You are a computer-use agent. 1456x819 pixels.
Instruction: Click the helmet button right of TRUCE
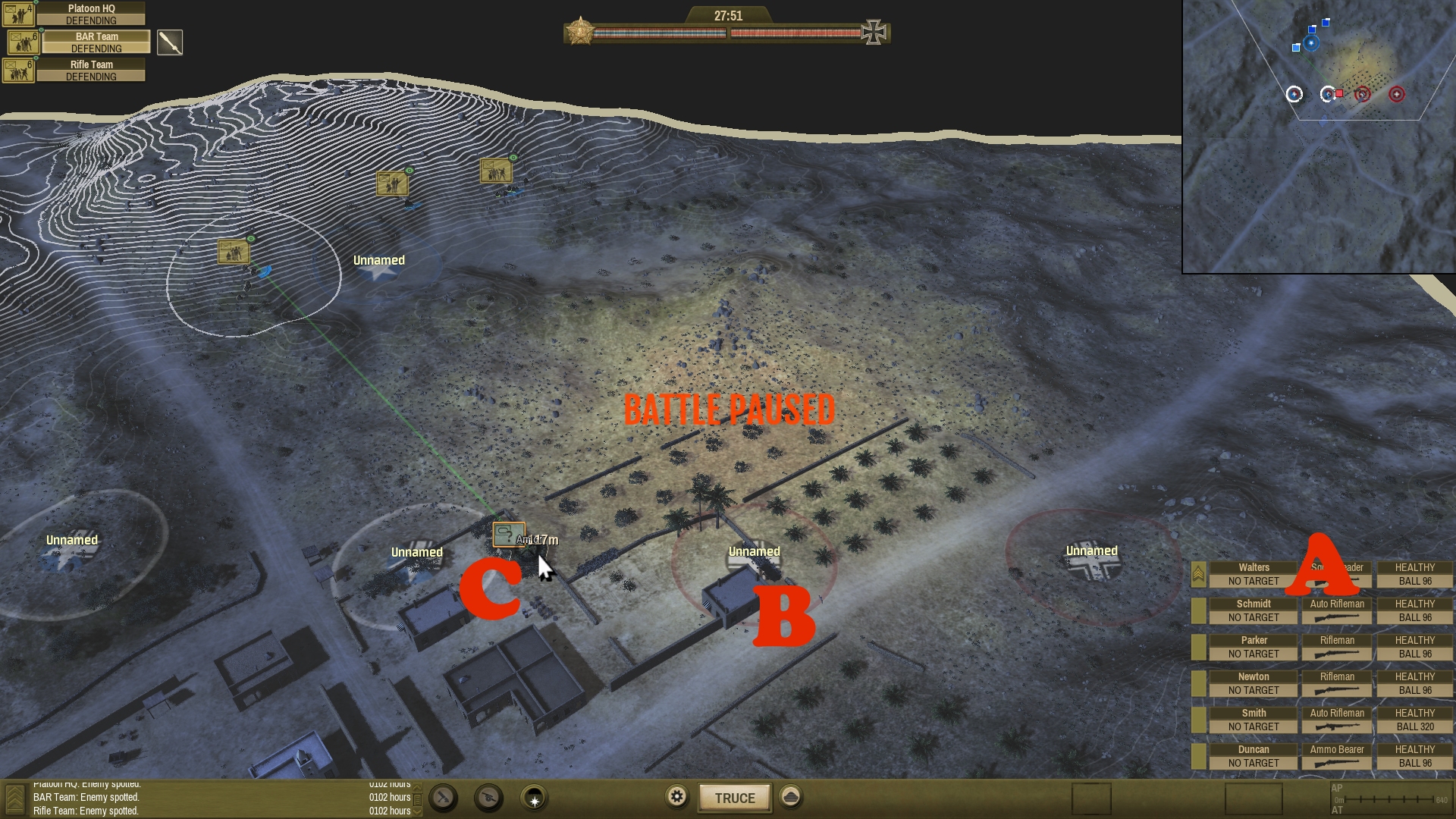click(791, 797)
